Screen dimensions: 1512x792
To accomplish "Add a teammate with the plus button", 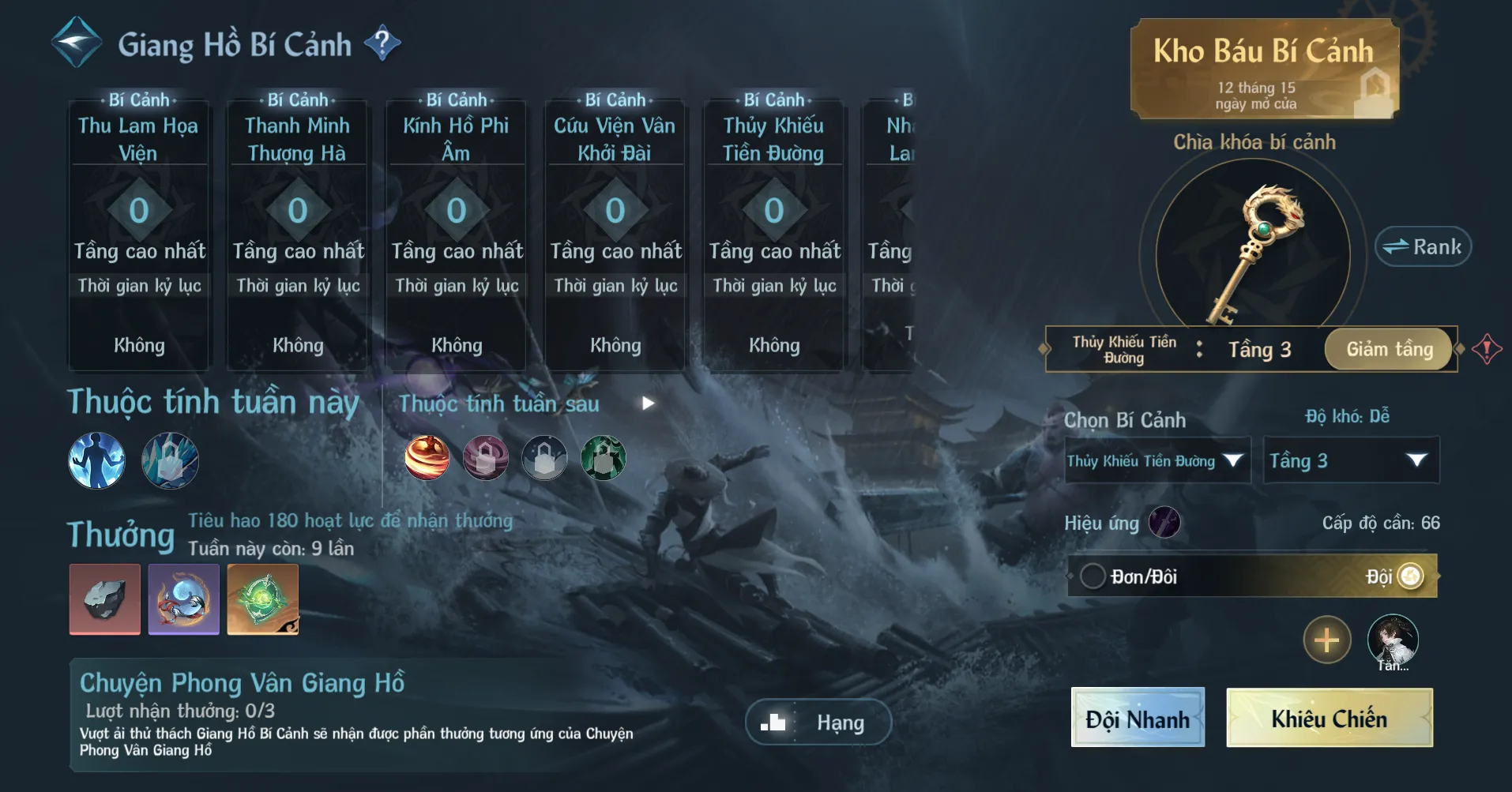I will tap(1326, 640).
